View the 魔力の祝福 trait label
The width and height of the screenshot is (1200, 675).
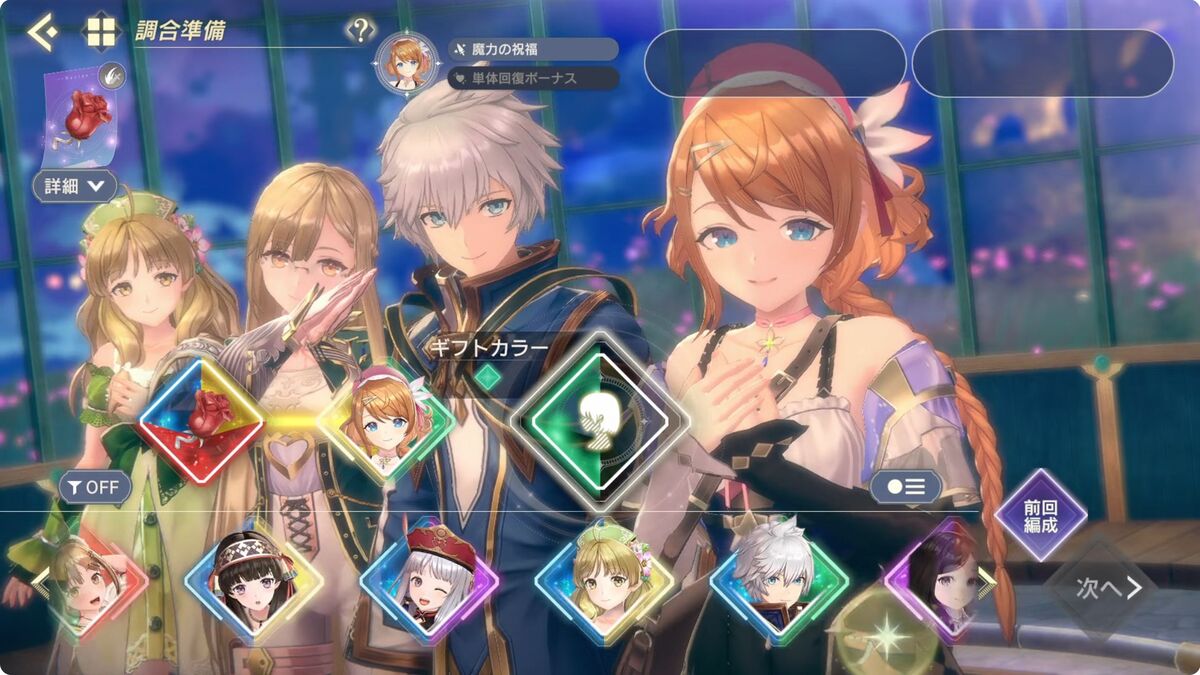tap(533, 49)
